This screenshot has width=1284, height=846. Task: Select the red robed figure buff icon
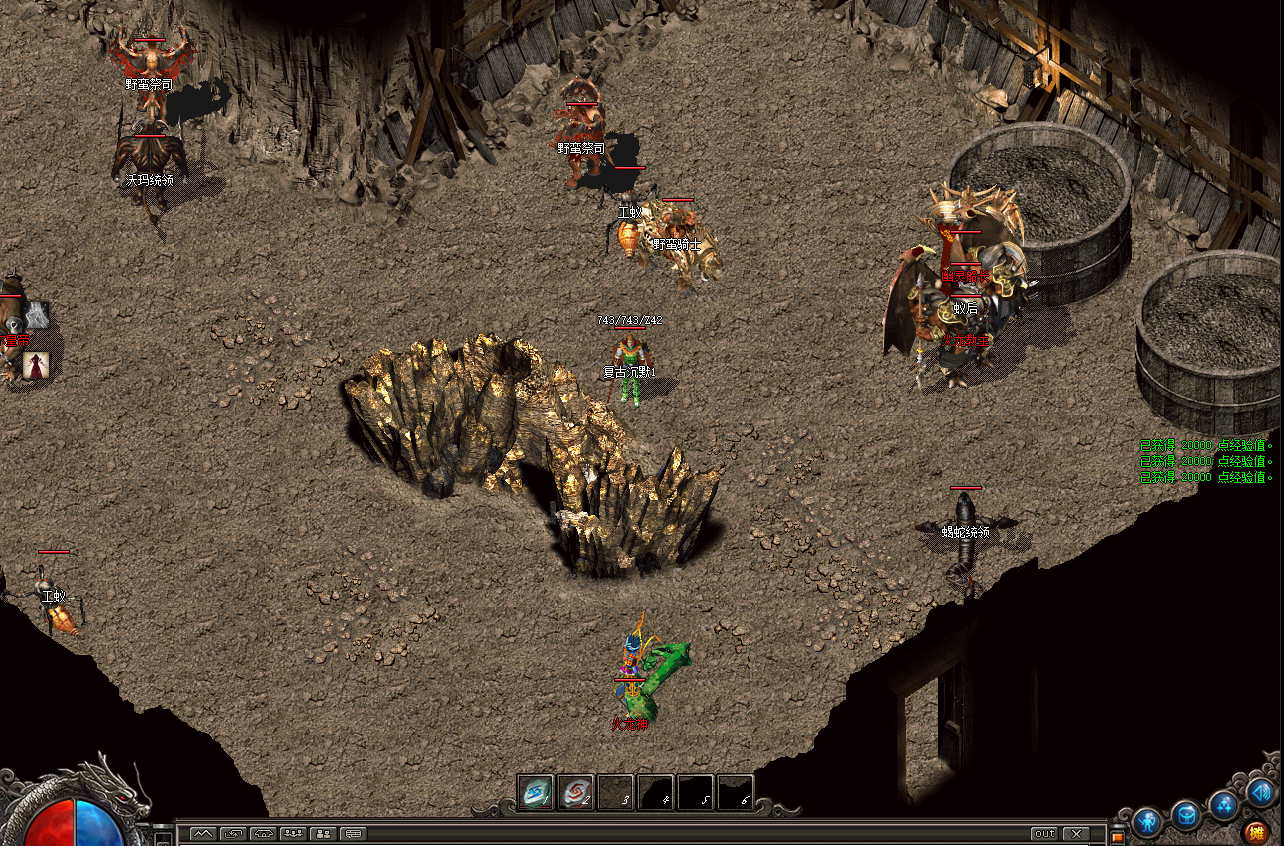[37, 365]
